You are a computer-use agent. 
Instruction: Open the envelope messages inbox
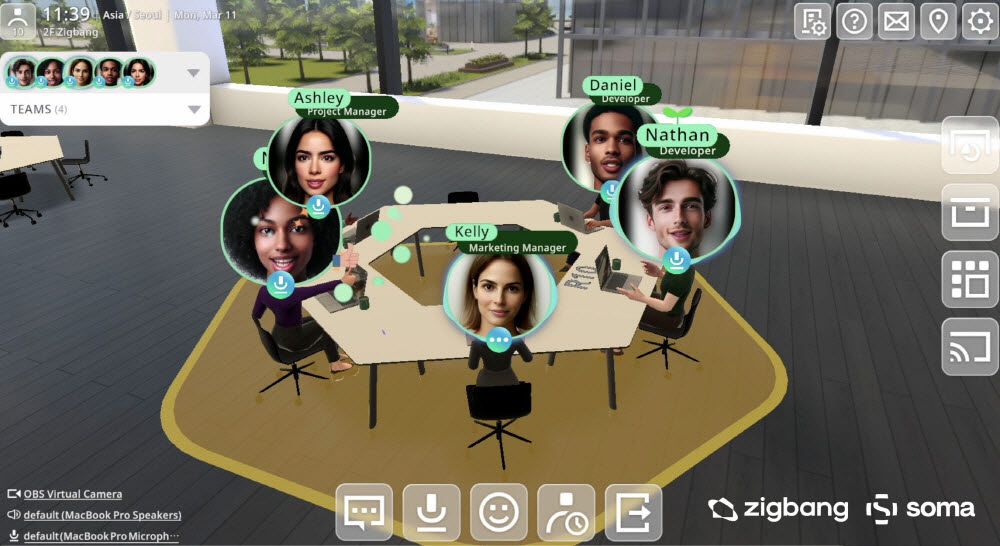pos(896,21)
